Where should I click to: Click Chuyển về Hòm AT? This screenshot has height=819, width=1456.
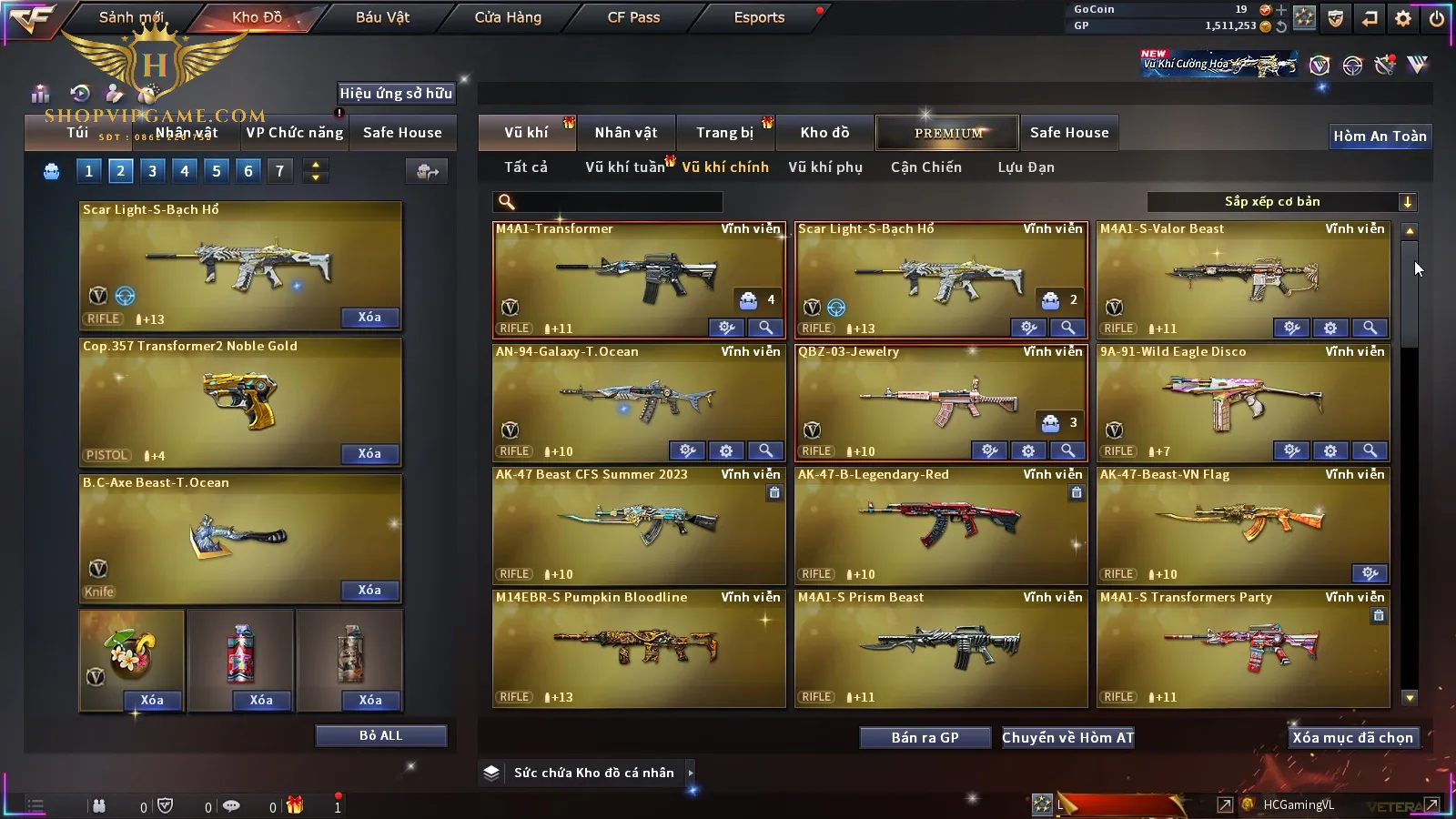tap(1067, 737)
